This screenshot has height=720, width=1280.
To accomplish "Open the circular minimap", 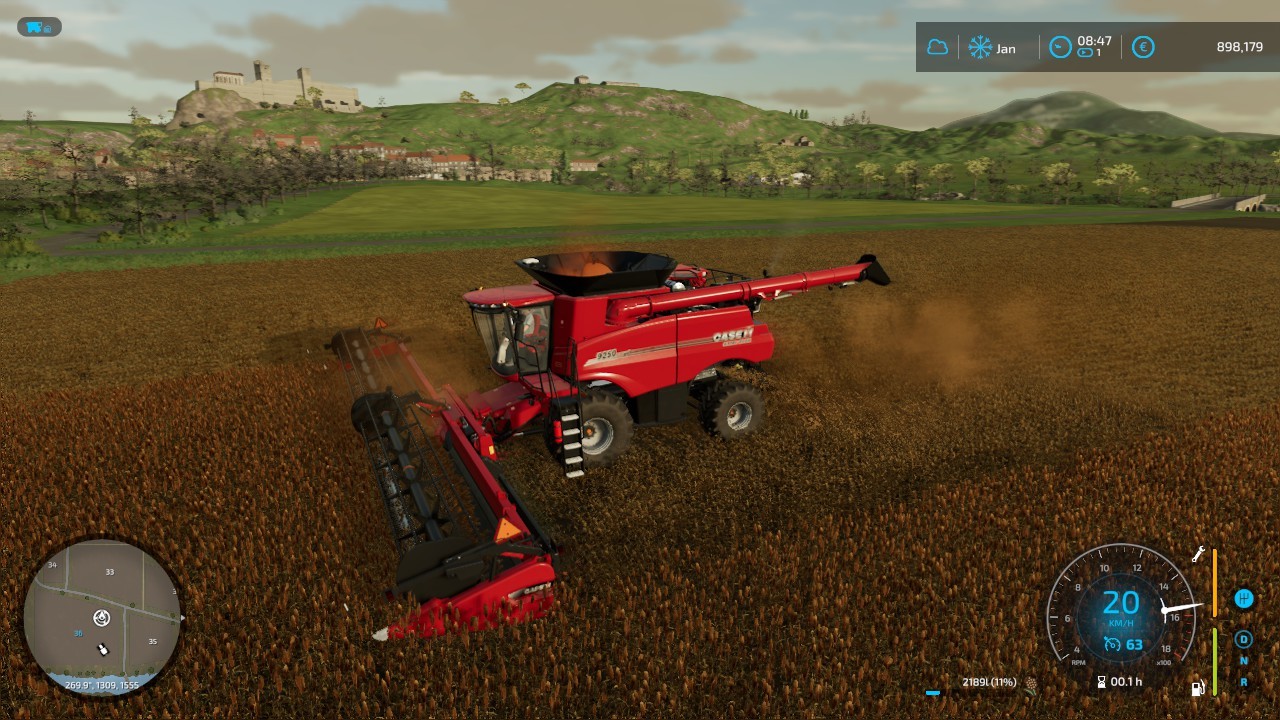I will [102, 619].
